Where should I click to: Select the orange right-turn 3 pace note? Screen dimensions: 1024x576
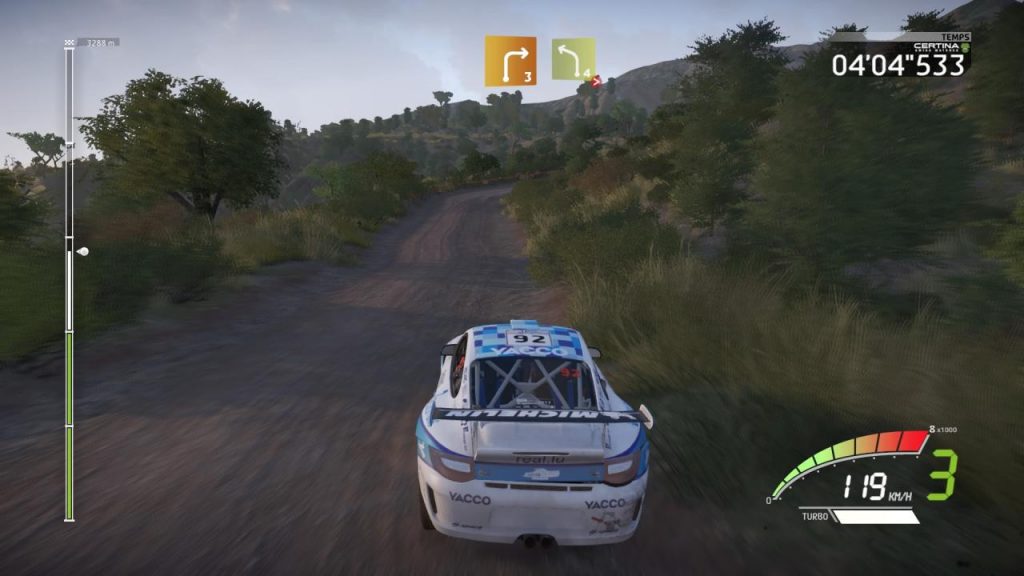(510, 61)
